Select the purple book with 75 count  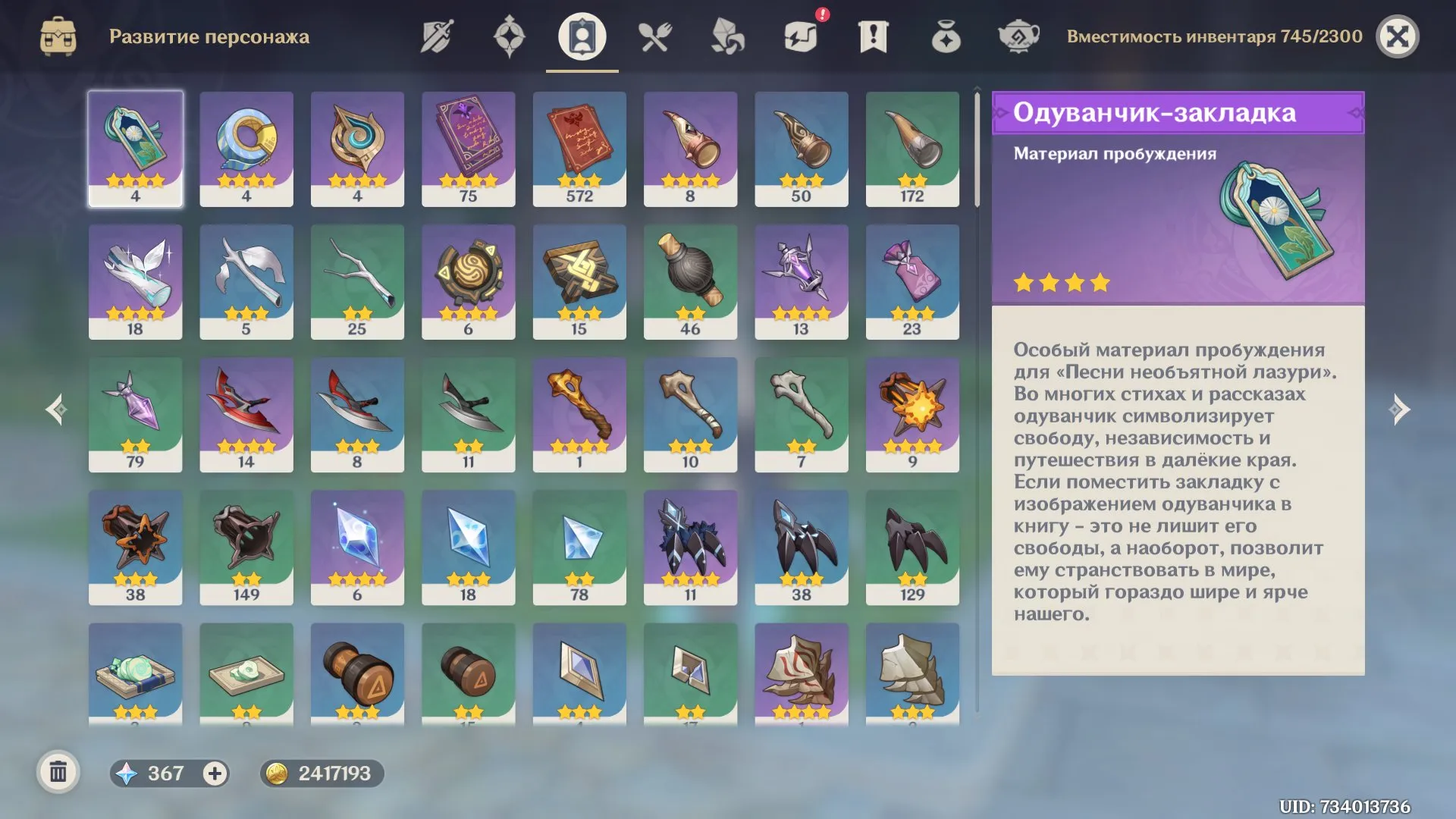click(x=468, y=149)
